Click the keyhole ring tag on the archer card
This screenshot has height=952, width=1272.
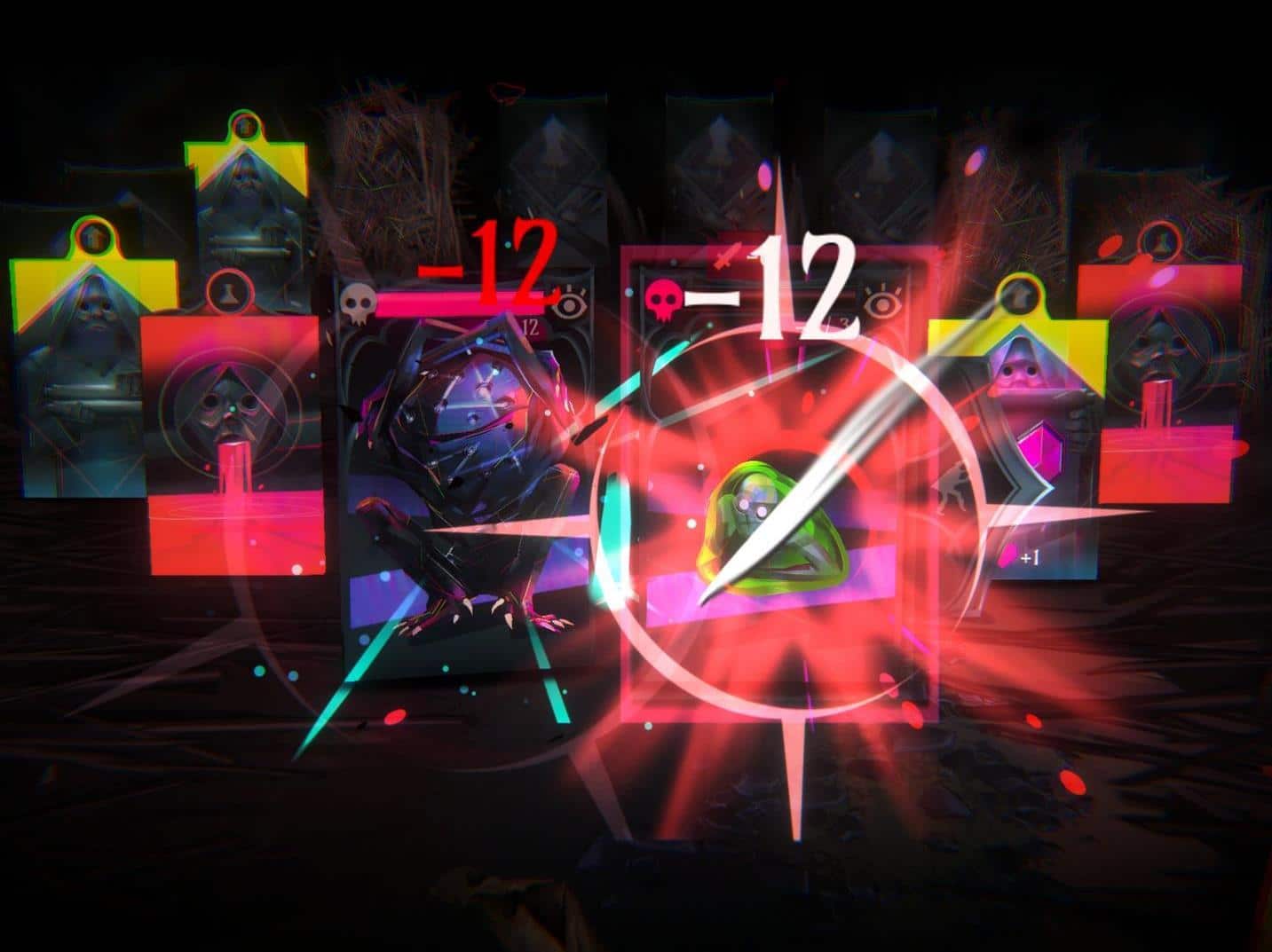[x=1021, y=295]
